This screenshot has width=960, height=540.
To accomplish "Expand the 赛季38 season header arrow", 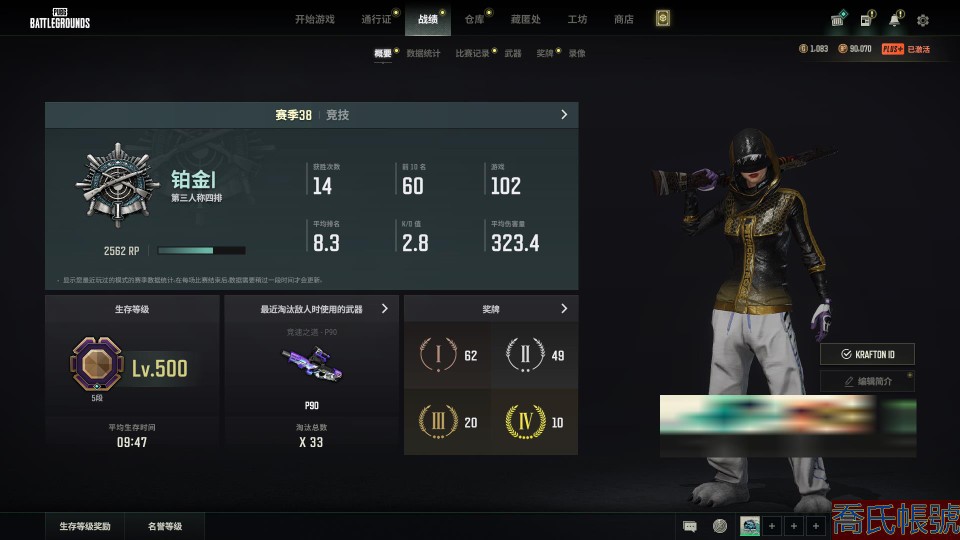I will 564,115.
